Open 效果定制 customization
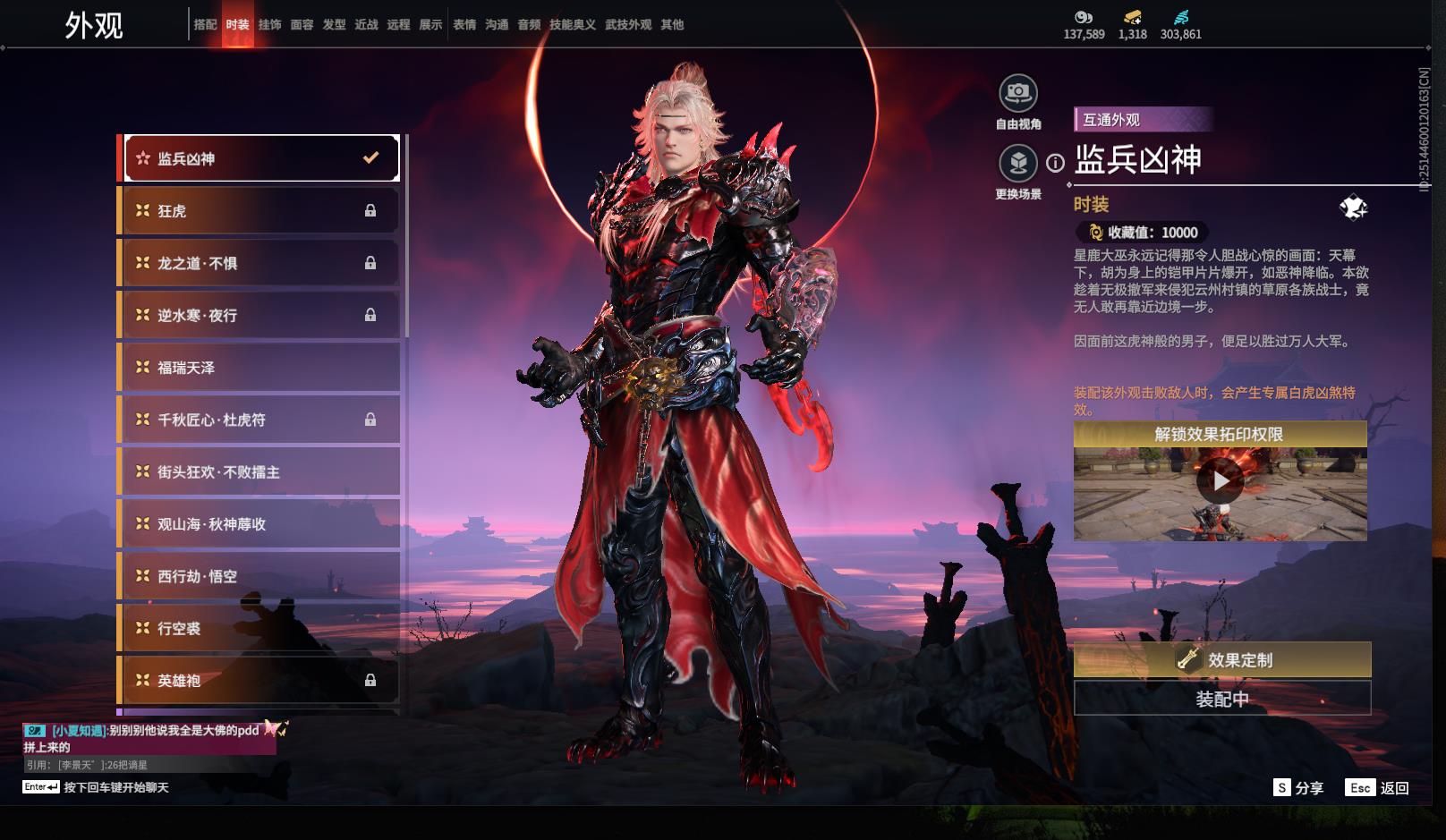The image size is (1446, 840). (x=1222, y=660)
